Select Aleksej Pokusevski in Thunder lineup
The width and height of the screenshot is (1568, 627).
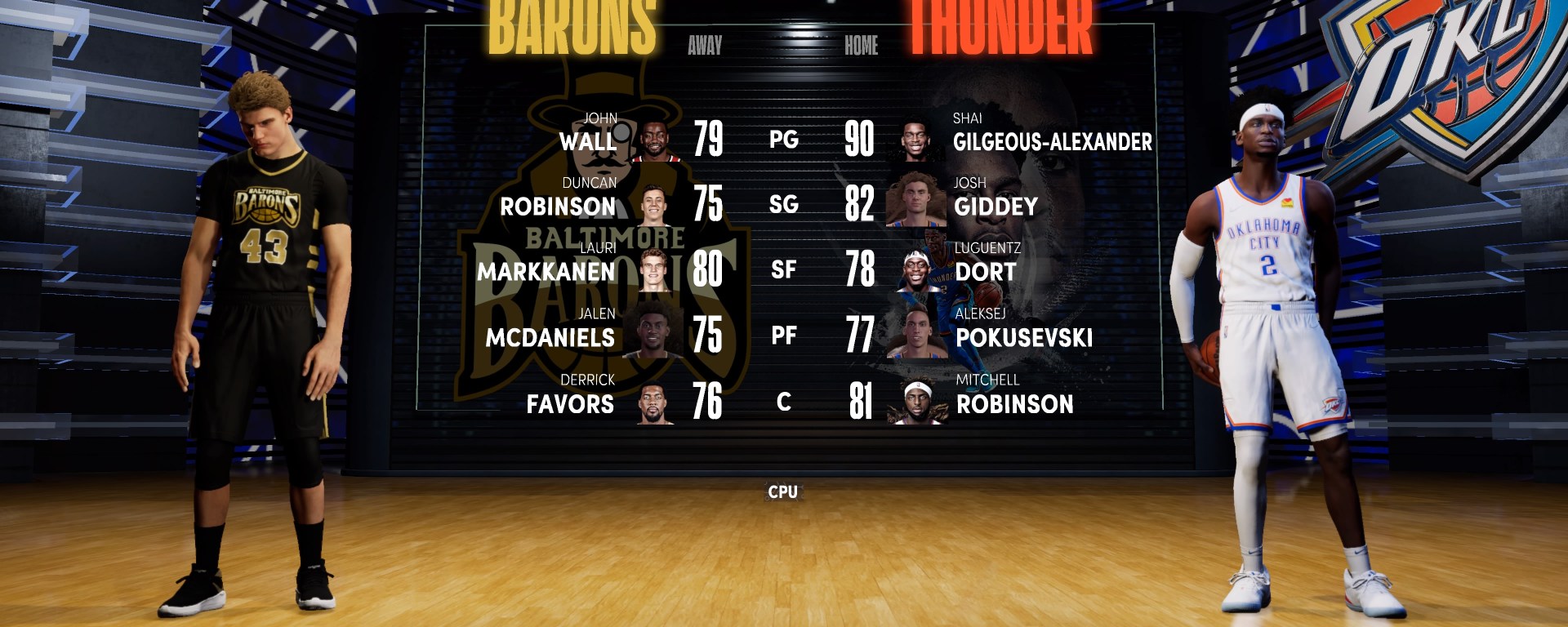point(1023,337)
